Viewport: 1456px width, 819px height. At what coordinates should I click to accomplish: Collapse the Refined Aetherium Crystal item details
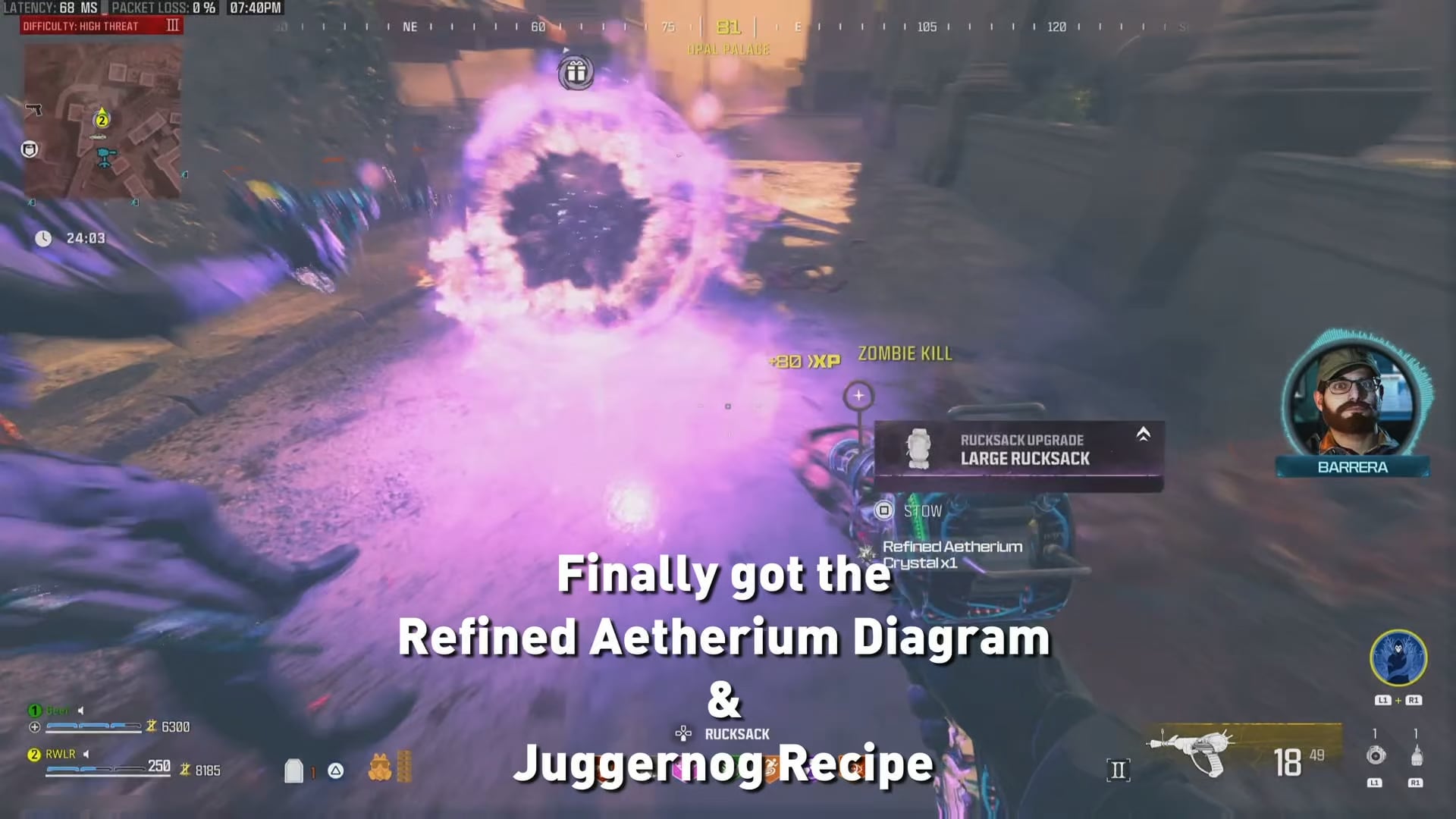[x=952, y=554]
